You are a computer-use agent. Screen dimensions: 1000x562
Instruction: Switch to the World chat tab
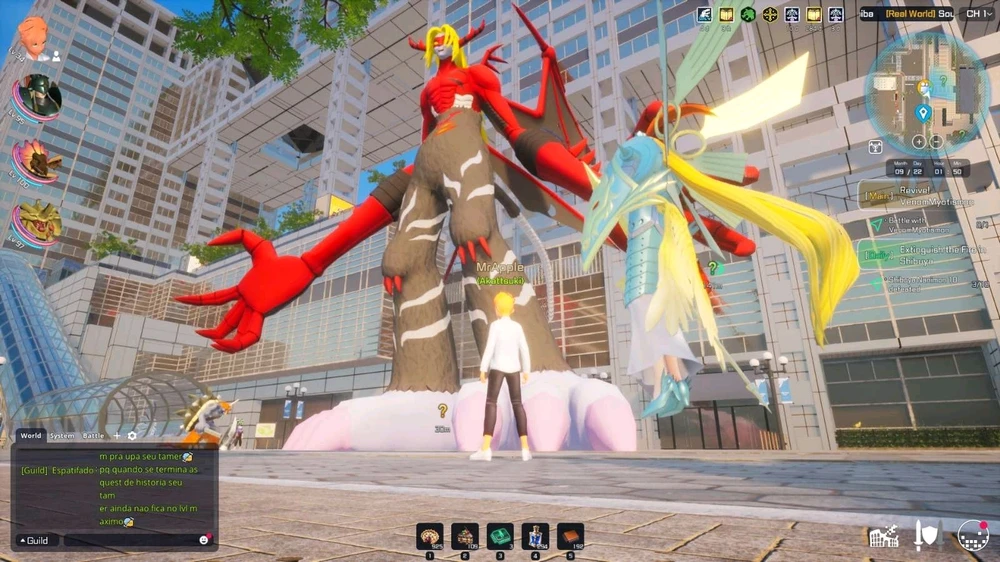(31, 436)
